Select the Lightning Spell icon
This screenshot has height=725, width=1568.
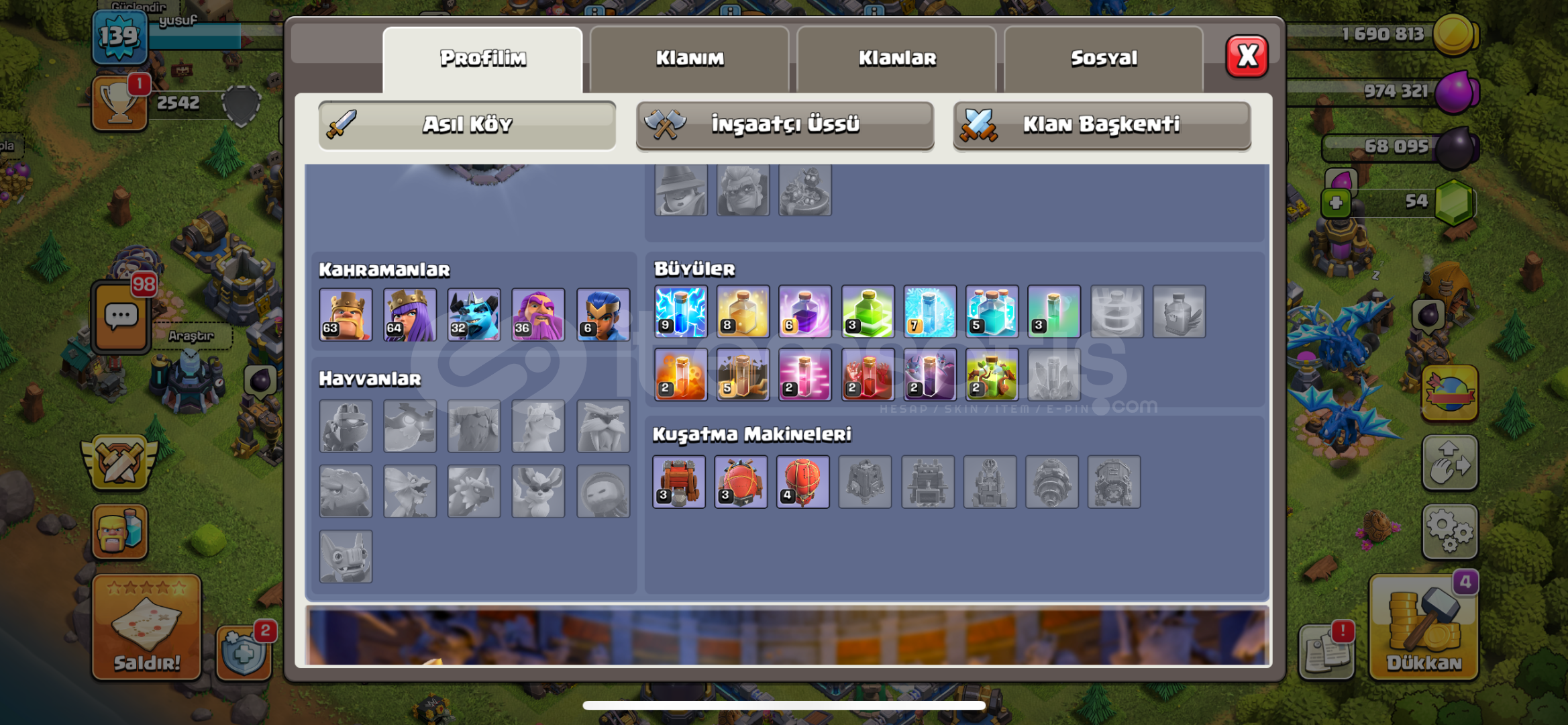680,313
